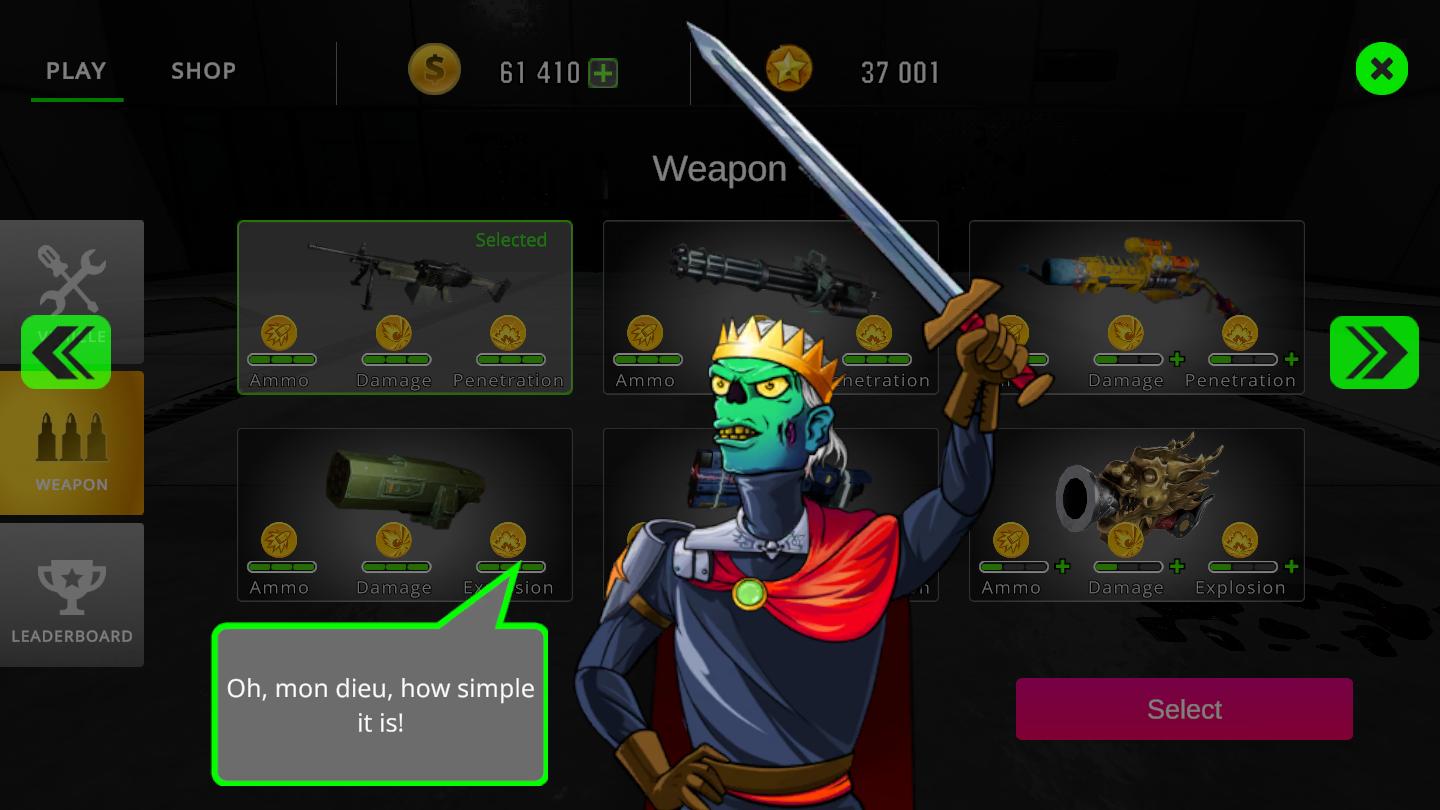Confirm weapon with the Select button
1440x810 pixels.
tap(1184, 709)
